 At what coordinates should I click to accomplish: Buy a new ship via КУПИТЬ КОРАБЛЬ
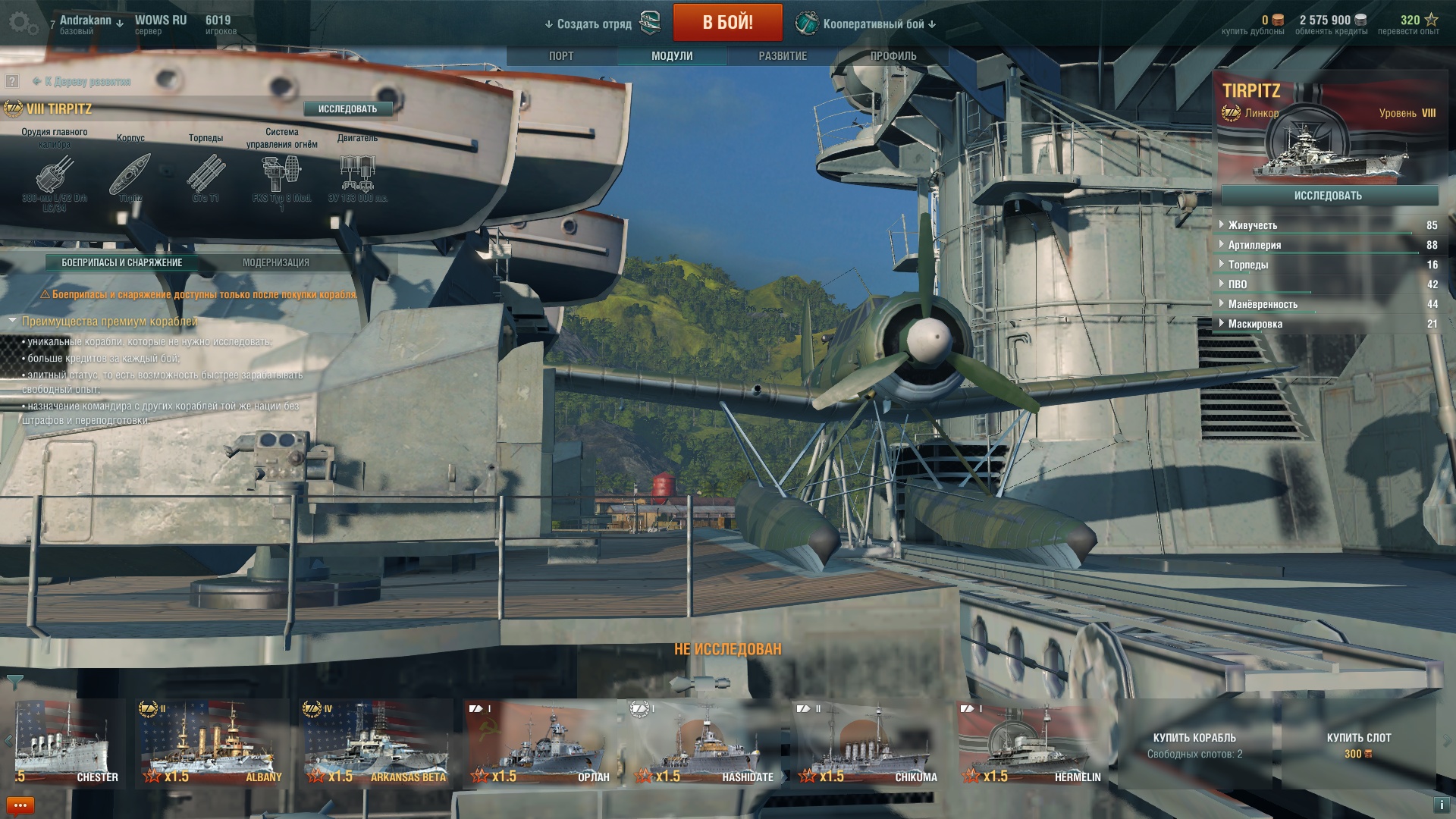coord(1194,744)
